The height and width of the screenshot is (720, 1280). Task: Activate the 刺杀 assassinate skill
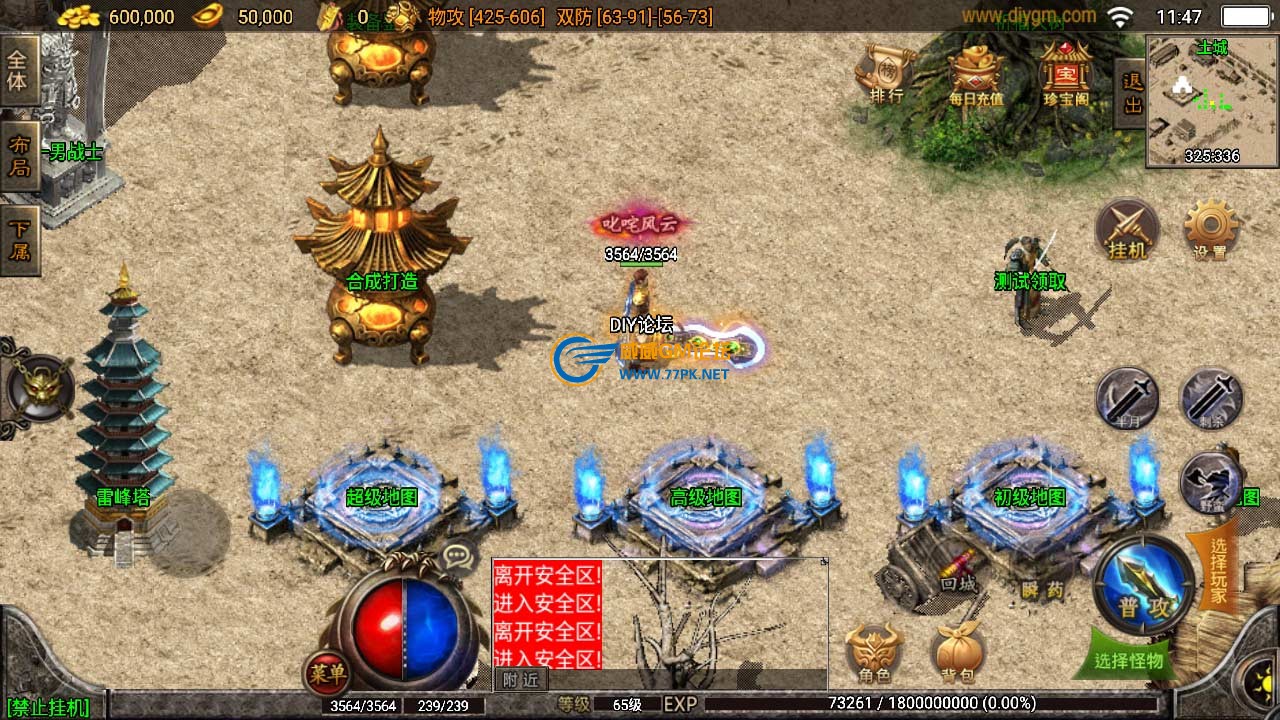1211,399
